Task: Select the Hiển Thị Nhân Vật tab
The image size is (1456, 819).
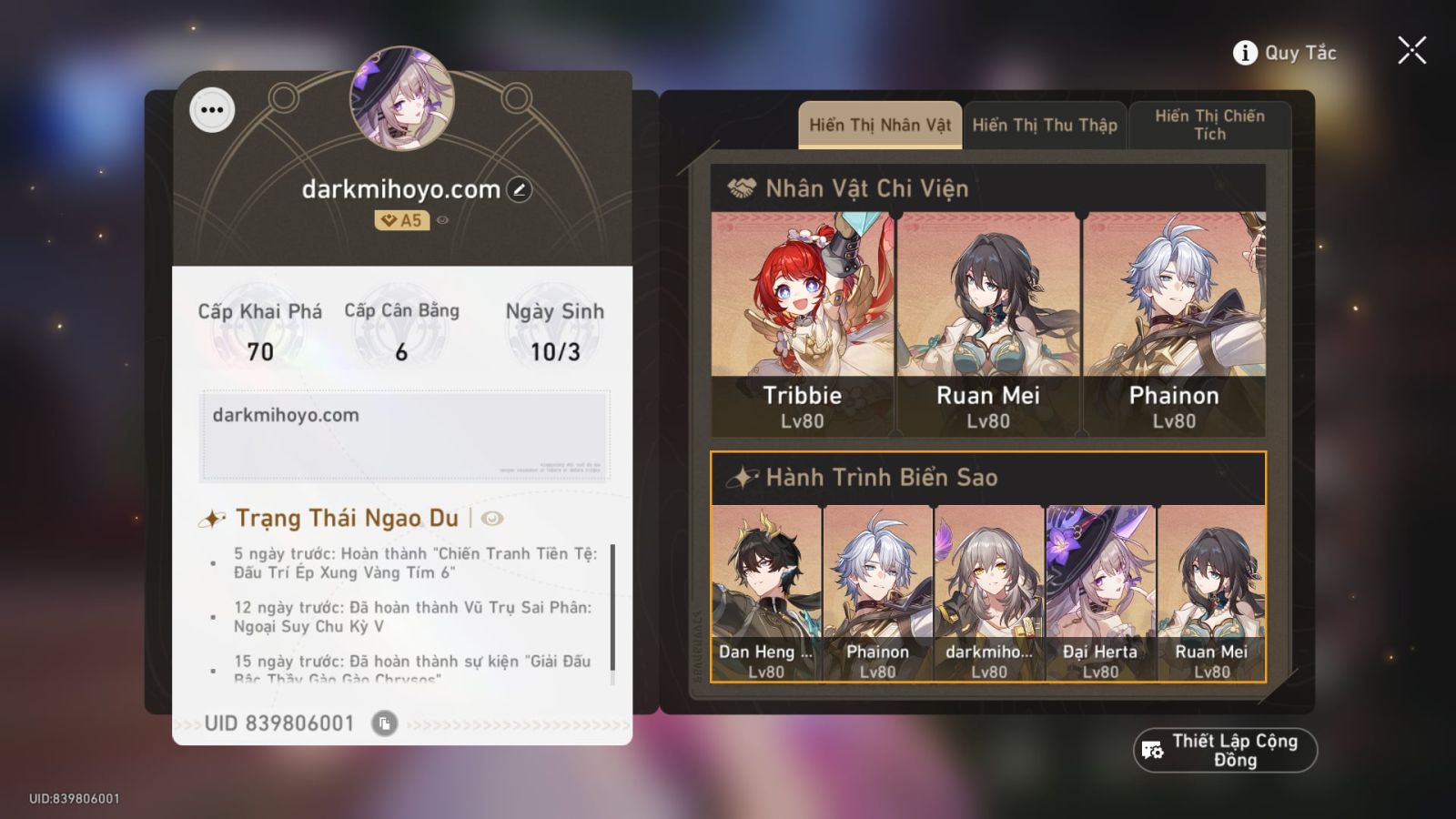Action: tap(878, 125)
